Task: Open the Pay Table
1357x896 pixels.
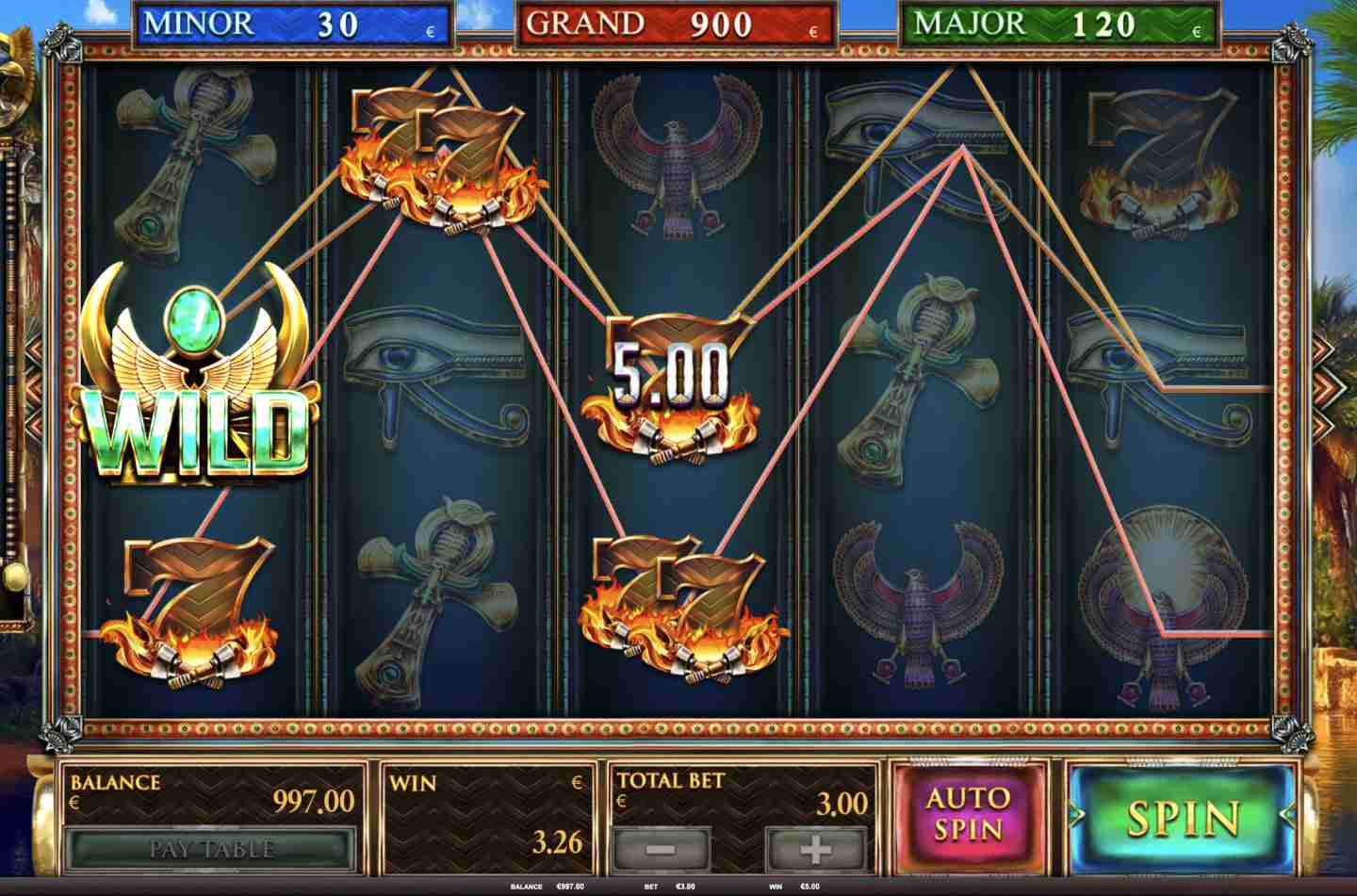Action: click(211, 849)
